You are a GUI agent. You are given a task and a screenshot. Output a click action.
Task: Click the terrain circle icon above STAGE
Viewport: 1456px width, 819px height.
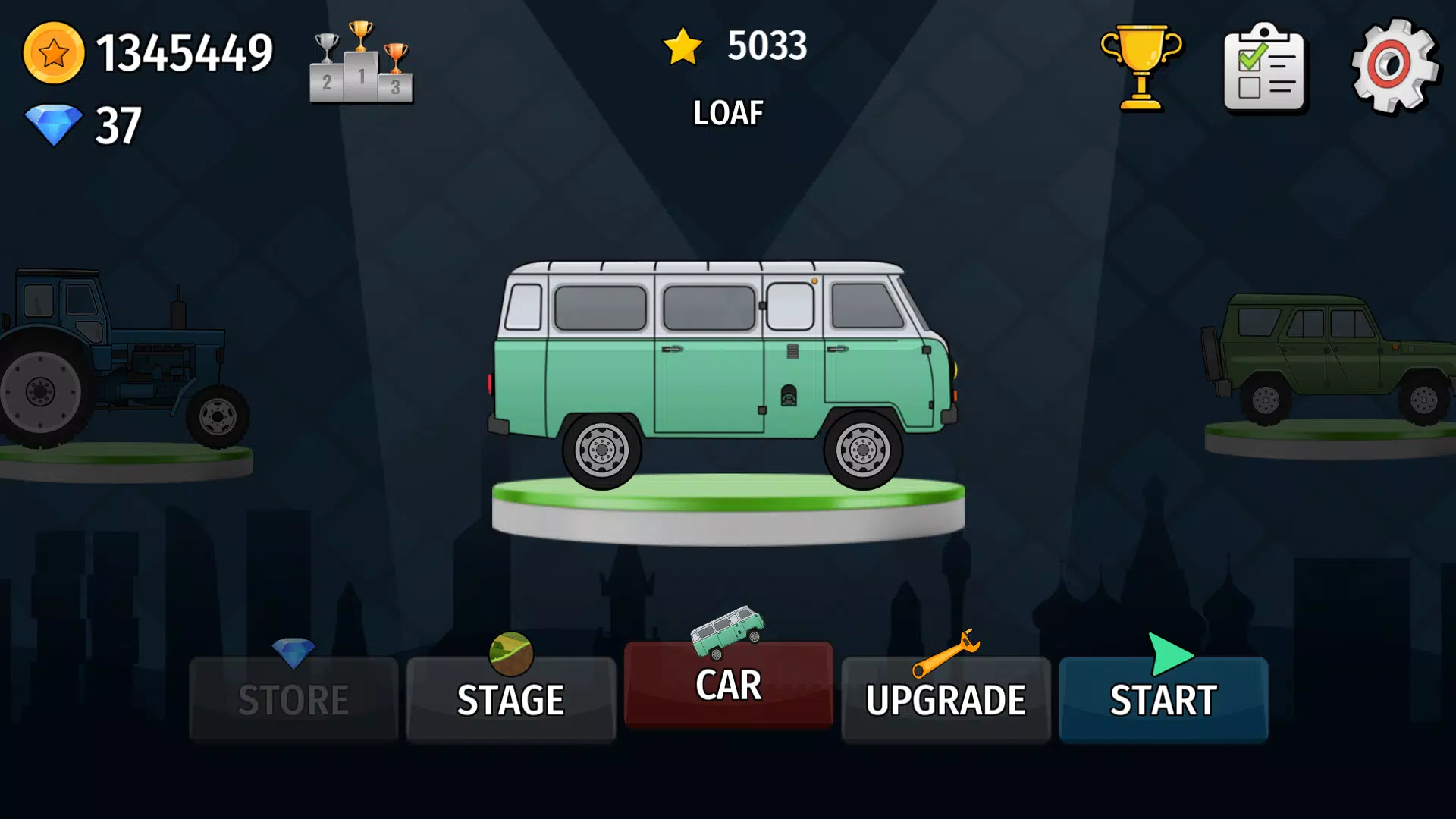click(510, 654)
